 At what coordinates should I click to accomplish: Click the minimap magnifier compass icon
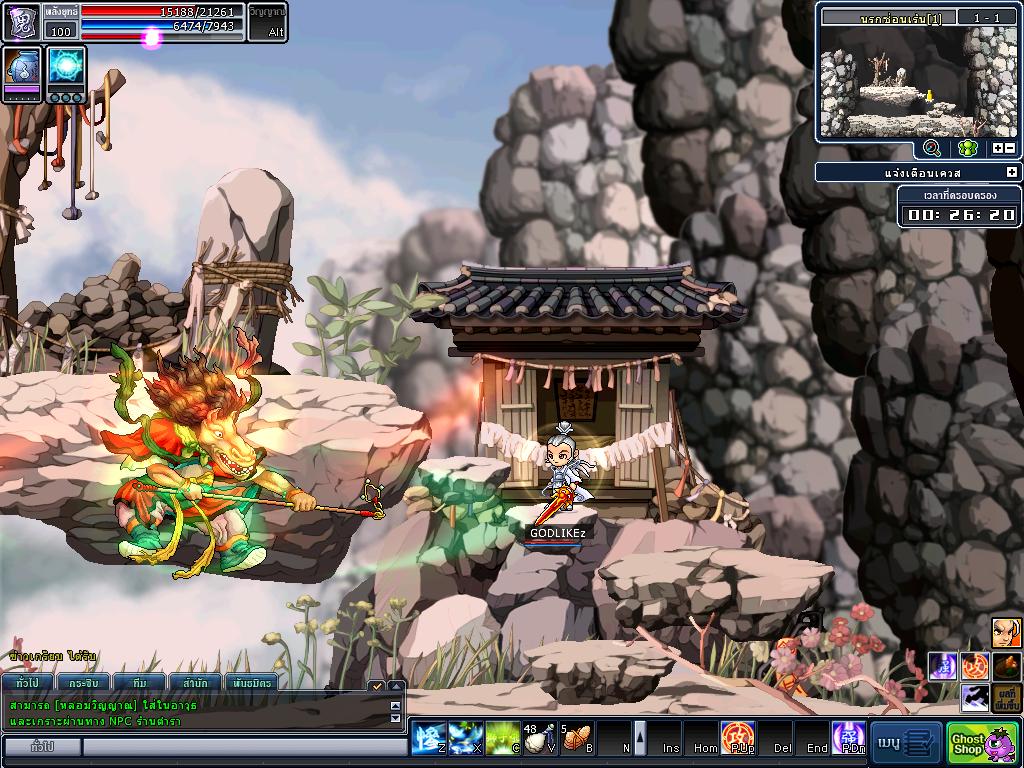point(932,148)
